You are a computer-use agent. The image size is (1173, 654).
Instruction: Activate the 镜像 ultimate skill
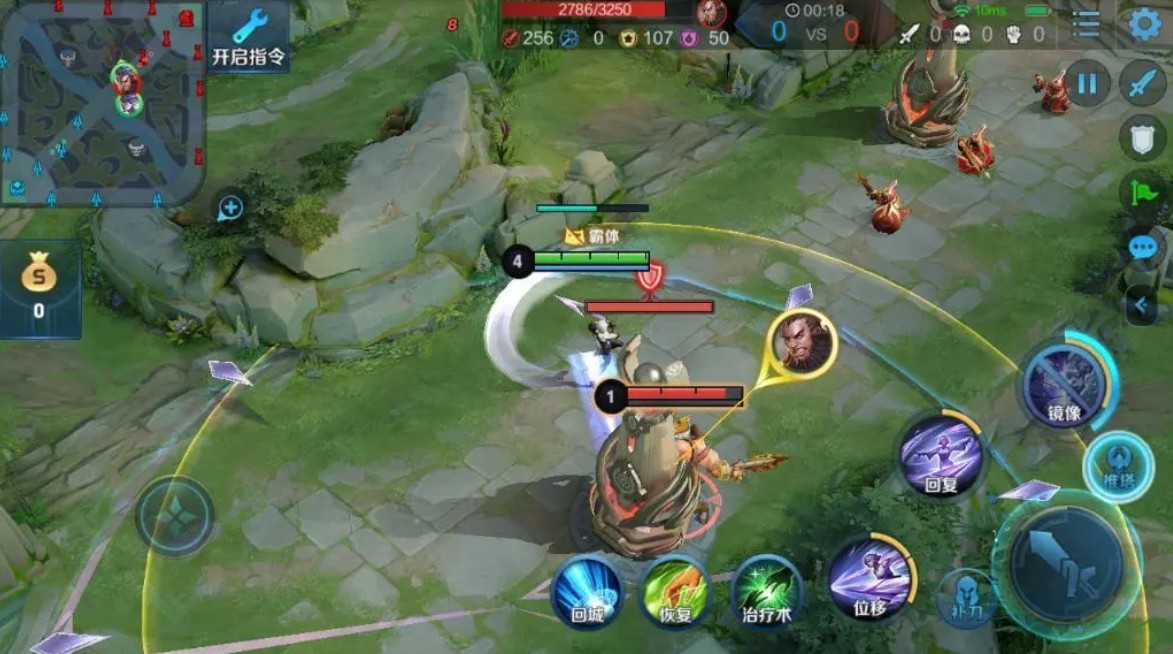click(x=1063, y=383)
